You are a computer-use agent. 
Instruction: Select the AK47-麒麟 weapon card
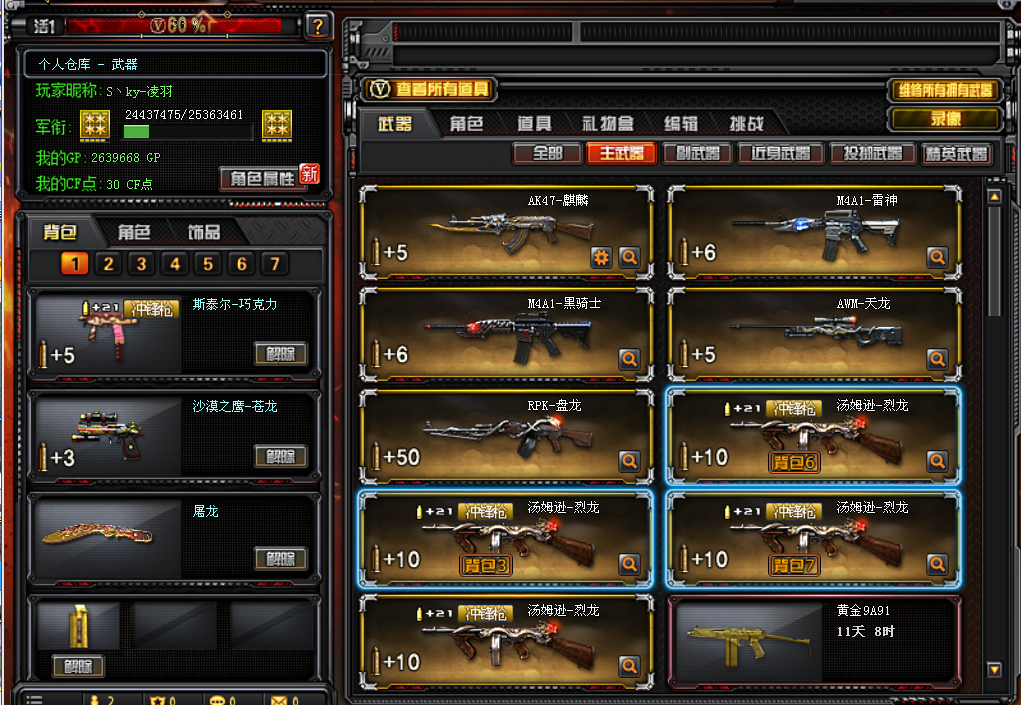pyautogui.click(x=505, y=232)
